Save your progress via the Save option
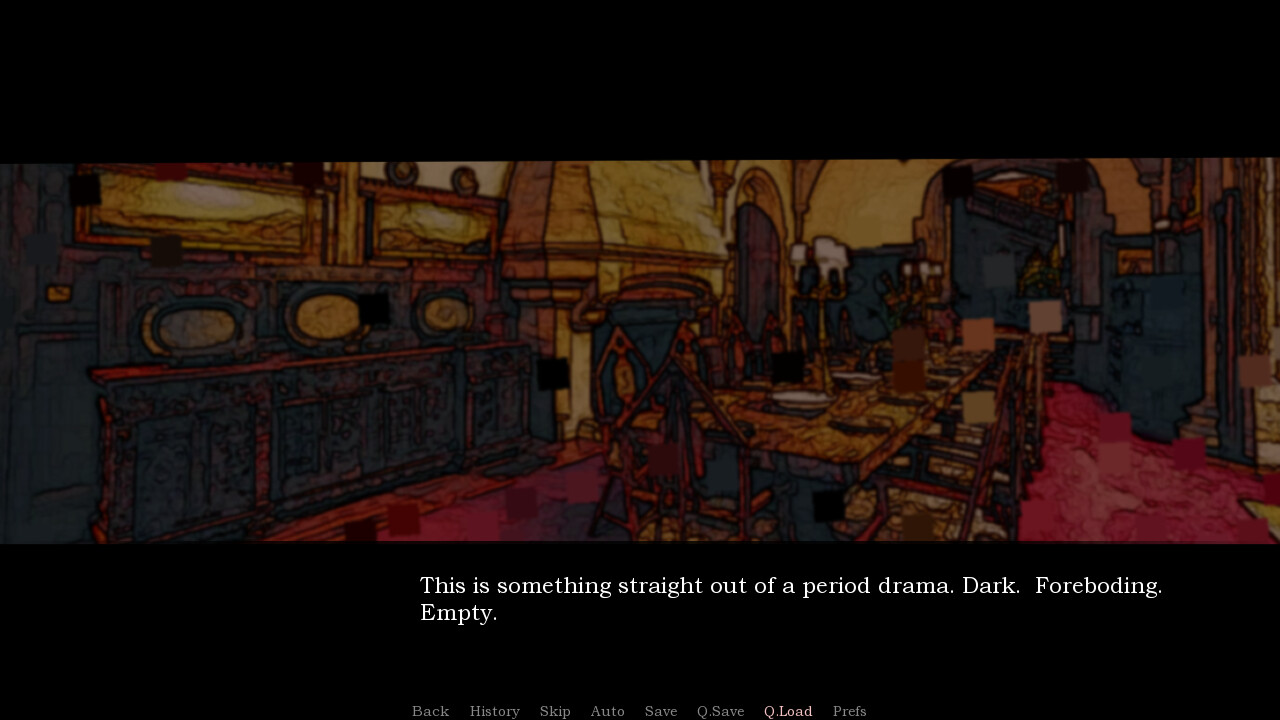The image size is (1280, 720). pyautogui.click(x=661, y=711)
